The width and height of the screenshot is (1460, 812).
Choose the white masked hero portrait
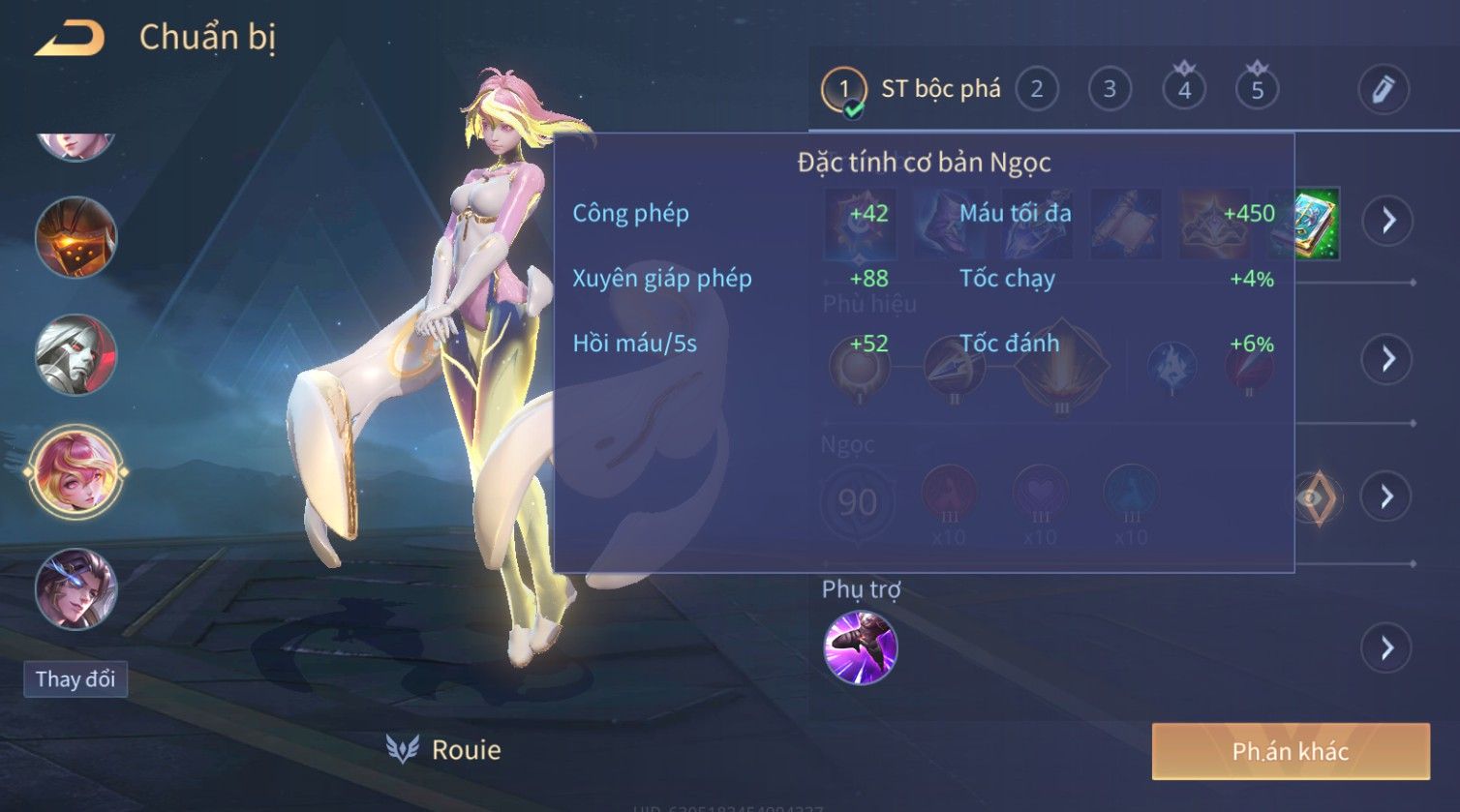coord(76,354)
